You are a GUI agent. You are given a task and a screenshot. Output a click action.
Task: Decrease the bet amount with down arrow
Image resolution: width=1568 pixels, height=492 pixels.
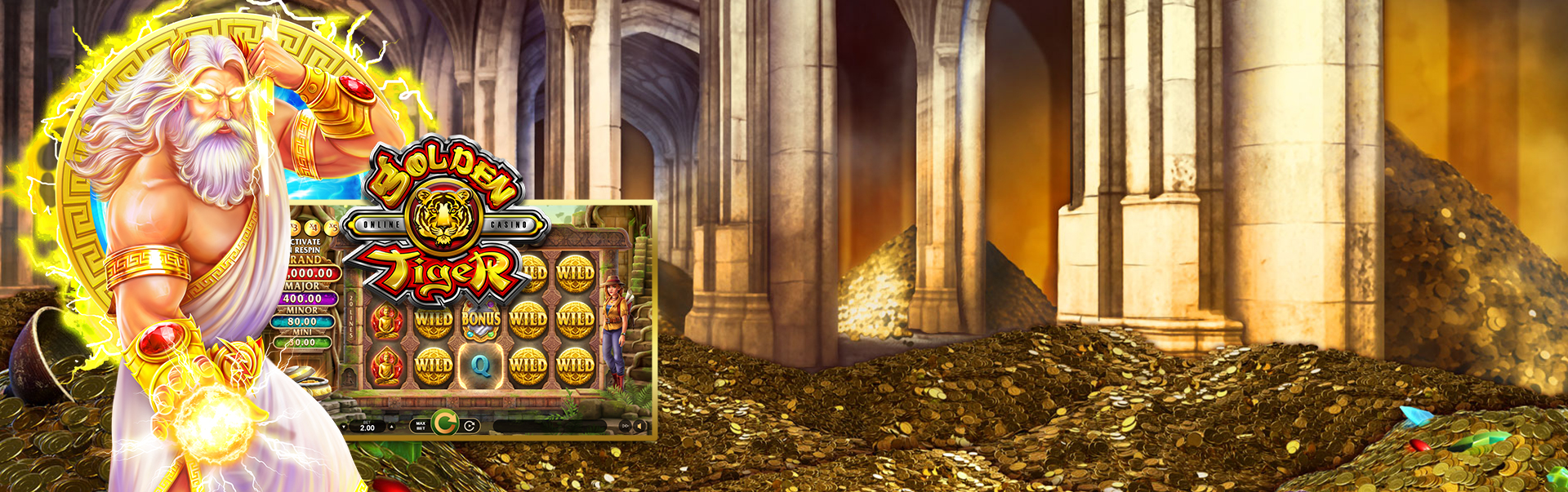pyautogui.click(x=344, y=426)
